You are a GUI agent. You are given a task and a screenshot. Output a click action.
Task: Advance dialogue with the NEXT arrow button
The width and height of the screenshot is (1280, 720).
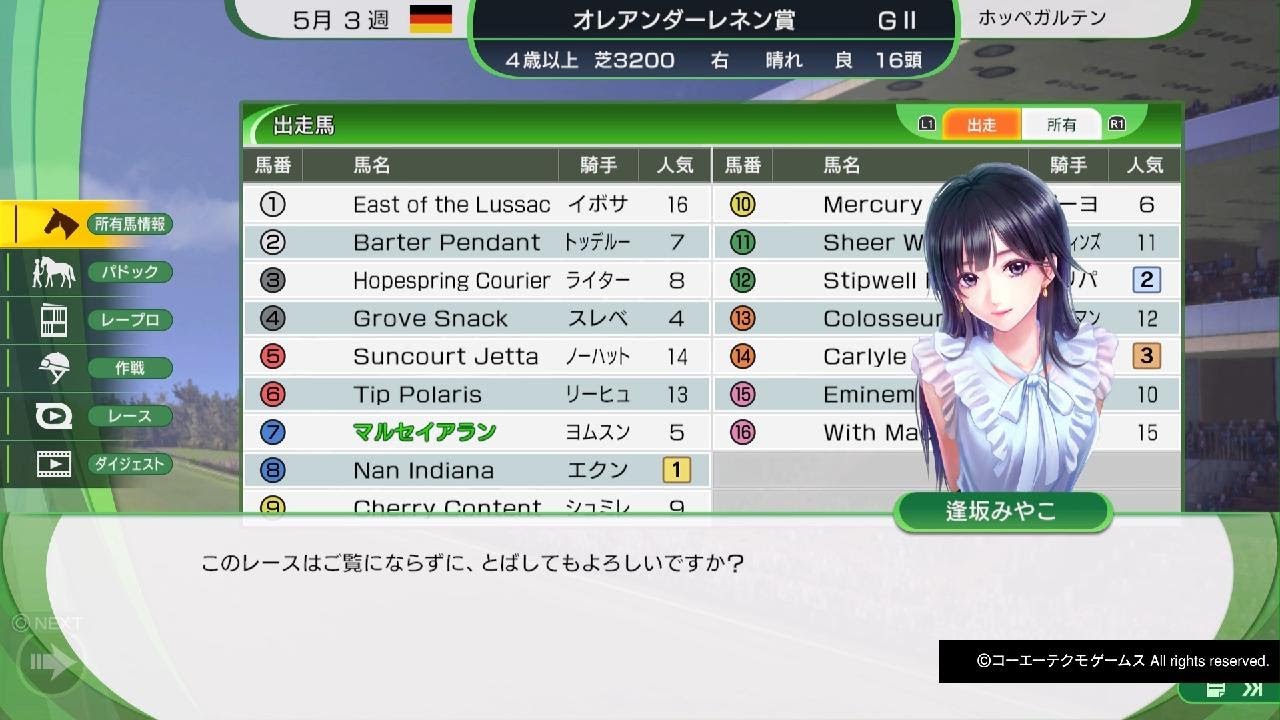click(52, 661)
